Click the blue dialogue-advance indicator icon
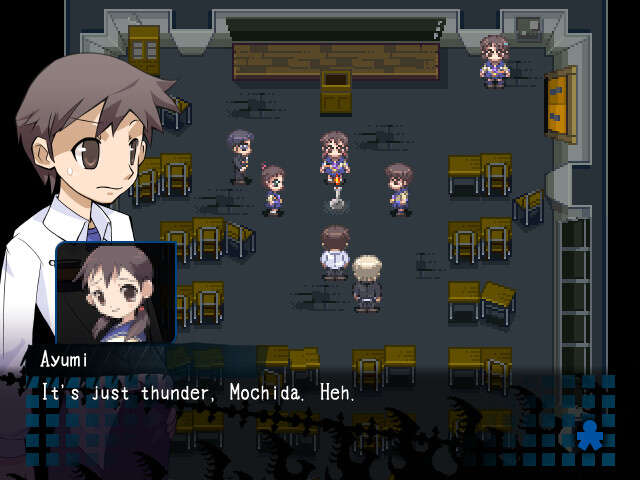 [591, 436]
